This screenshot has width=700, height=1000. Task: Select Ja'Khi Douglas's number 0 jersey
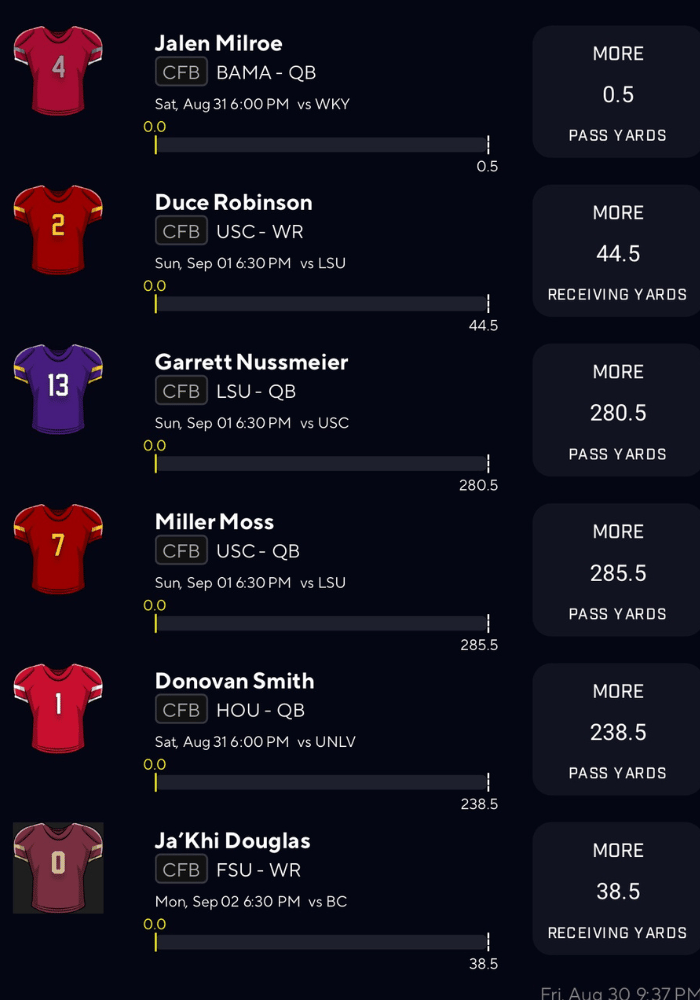[x=58, y=866]
